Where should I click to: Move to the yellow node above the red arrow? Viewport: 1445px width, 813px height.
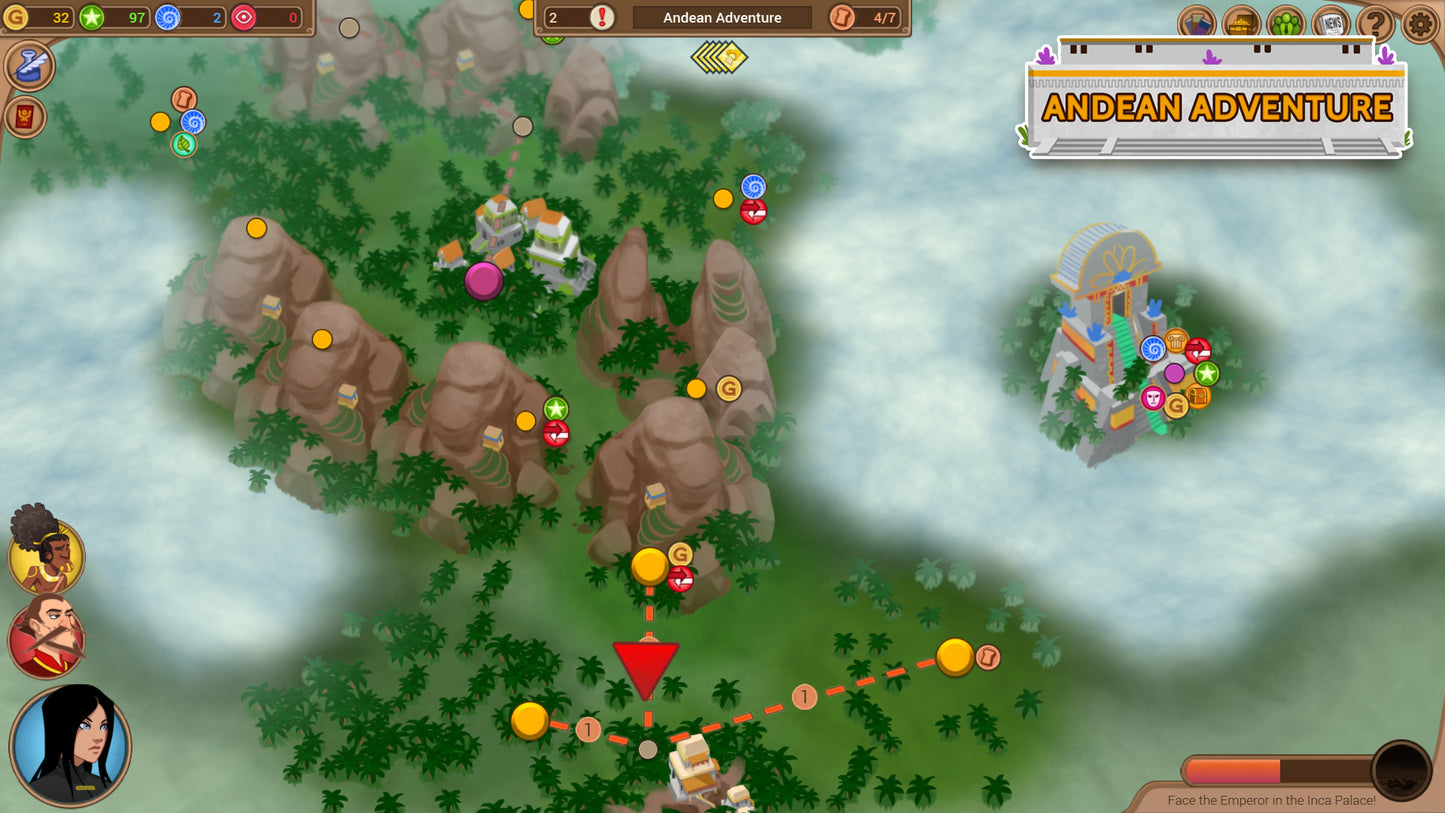(x=650, y=567)
